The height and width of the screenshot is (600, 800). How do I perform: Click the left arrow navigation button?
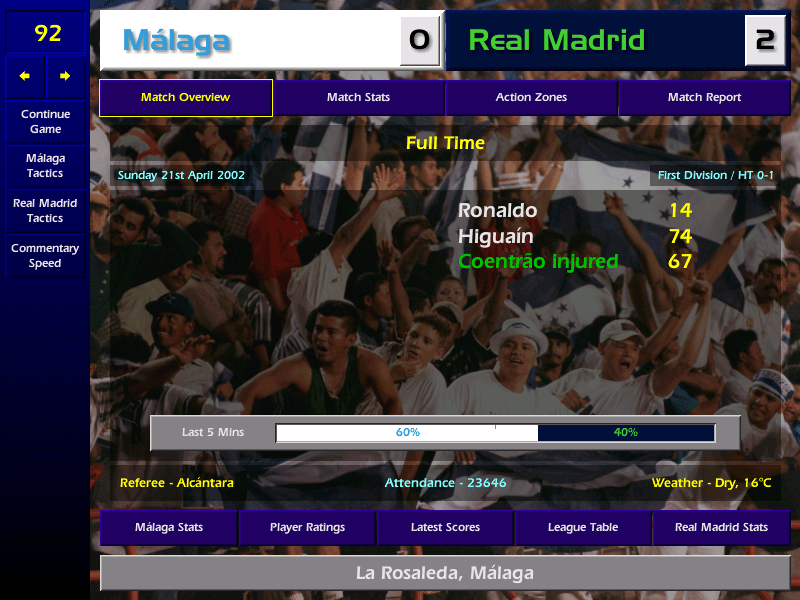pyautogui.click(x=25, y=76)
